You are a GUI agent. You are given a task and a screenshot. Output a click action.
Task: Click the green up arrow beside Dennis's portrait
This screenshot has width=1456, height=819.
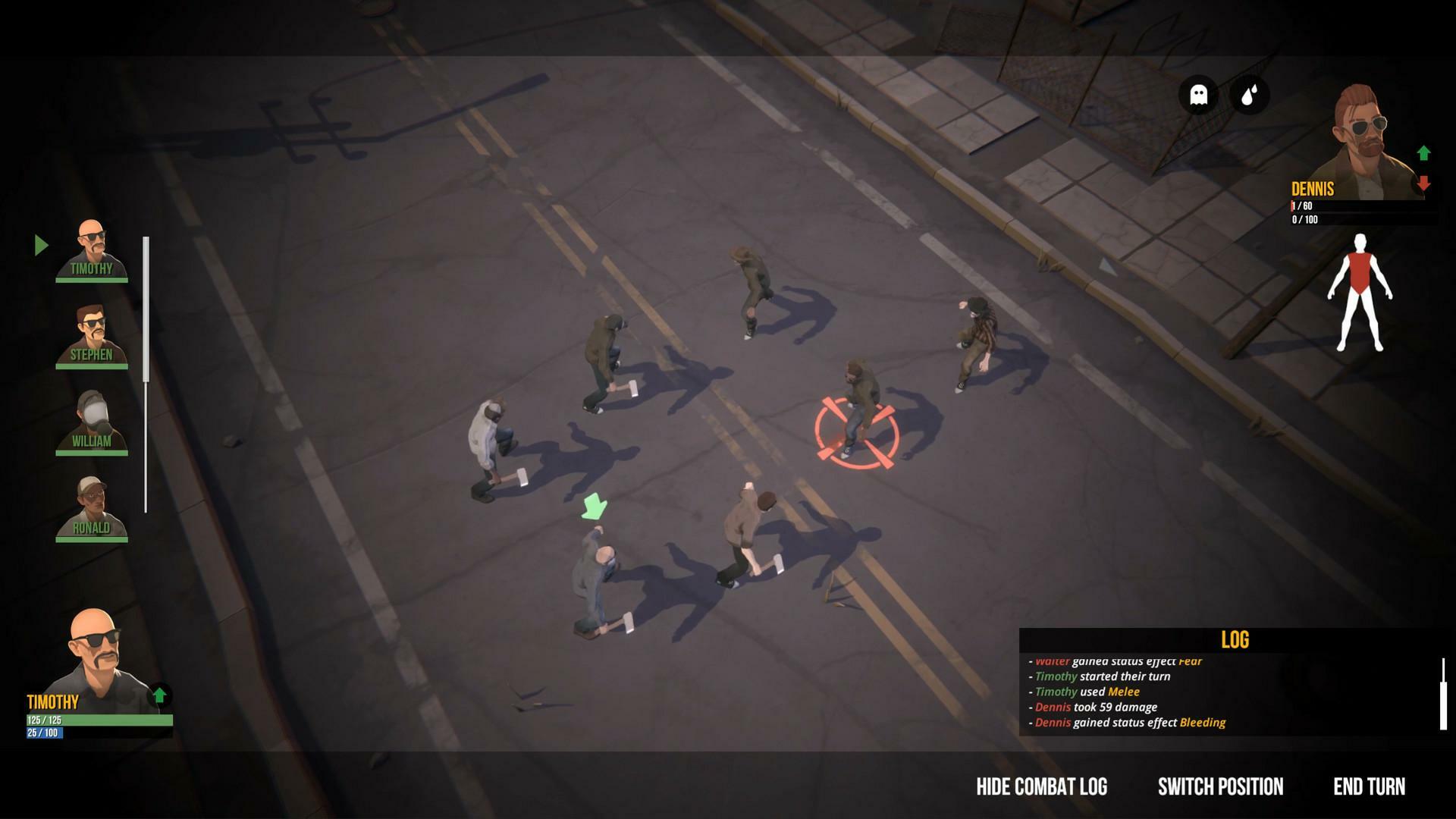(1423, 152)
